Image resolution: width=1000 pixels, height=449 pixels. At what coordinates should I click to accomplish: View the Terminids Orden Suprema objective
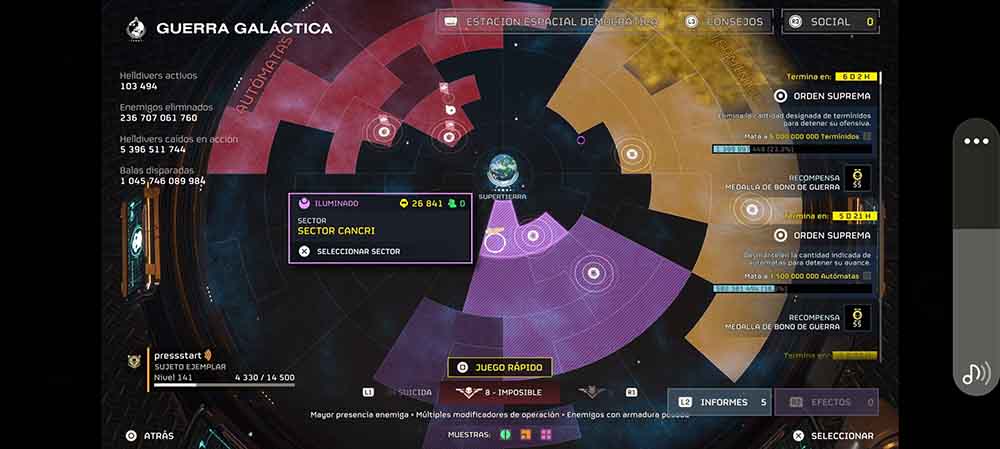coord(823,96)
